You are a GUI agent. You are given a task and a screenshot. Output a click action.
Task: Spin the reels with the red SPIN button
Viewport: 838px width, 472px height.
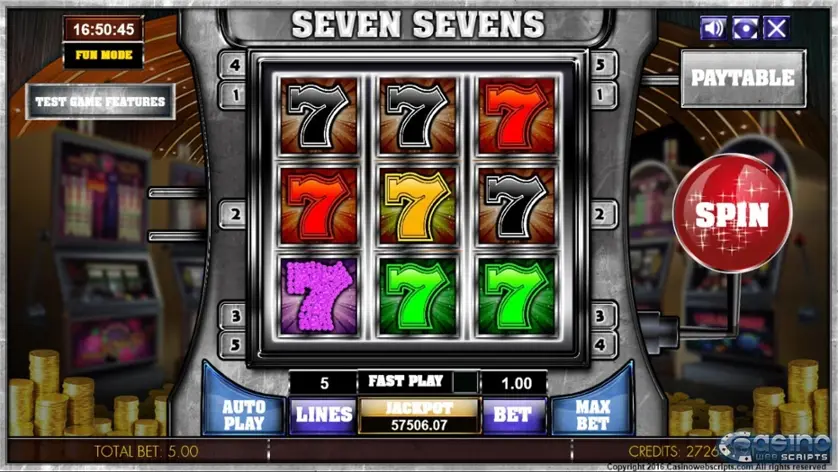[732, 213]
